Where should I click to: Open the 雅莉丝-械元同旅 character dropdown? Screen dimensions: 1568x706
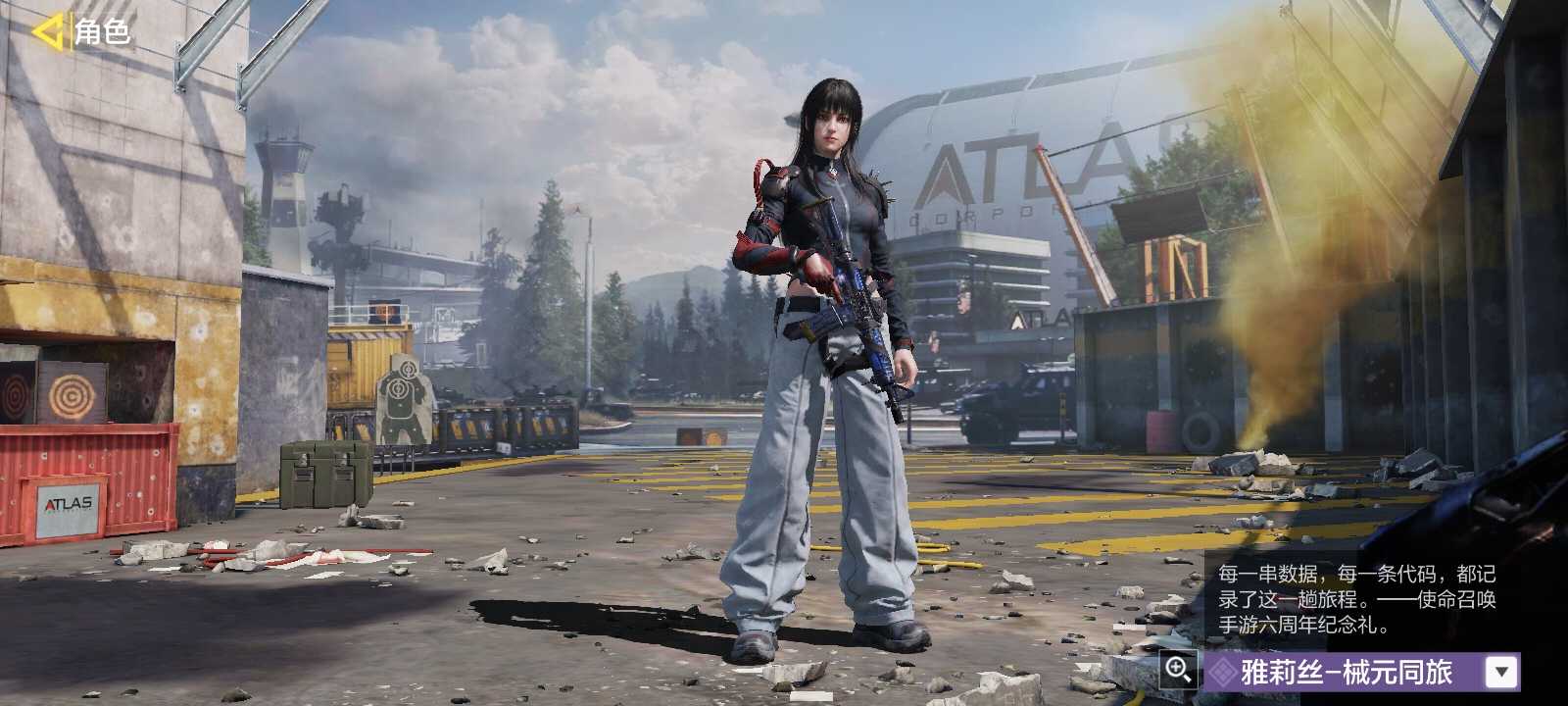tap(1501, 672)
